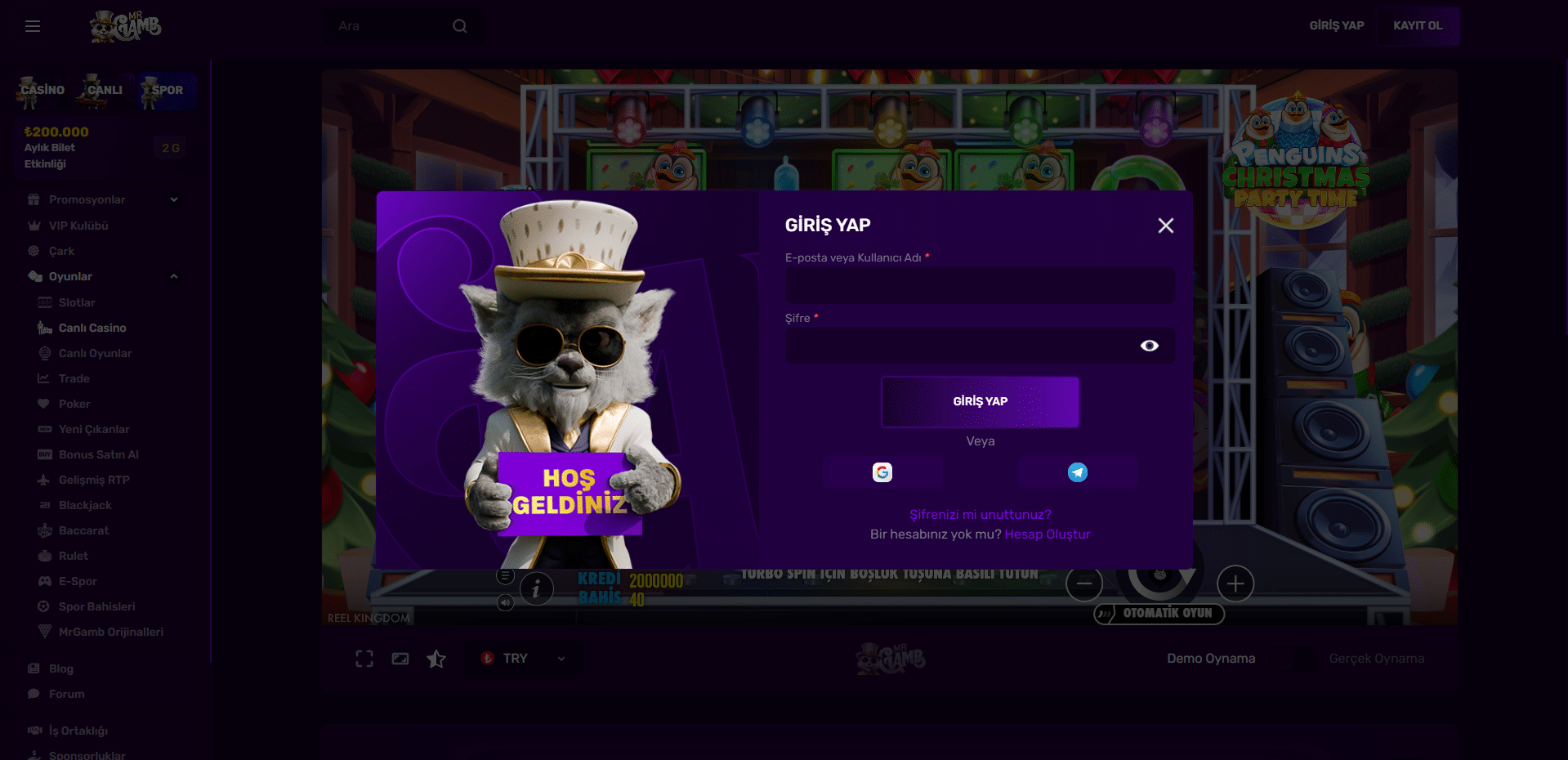Sign in with the Google icon
This screenshot has height=760, width=1568.
tap(882, 472)
